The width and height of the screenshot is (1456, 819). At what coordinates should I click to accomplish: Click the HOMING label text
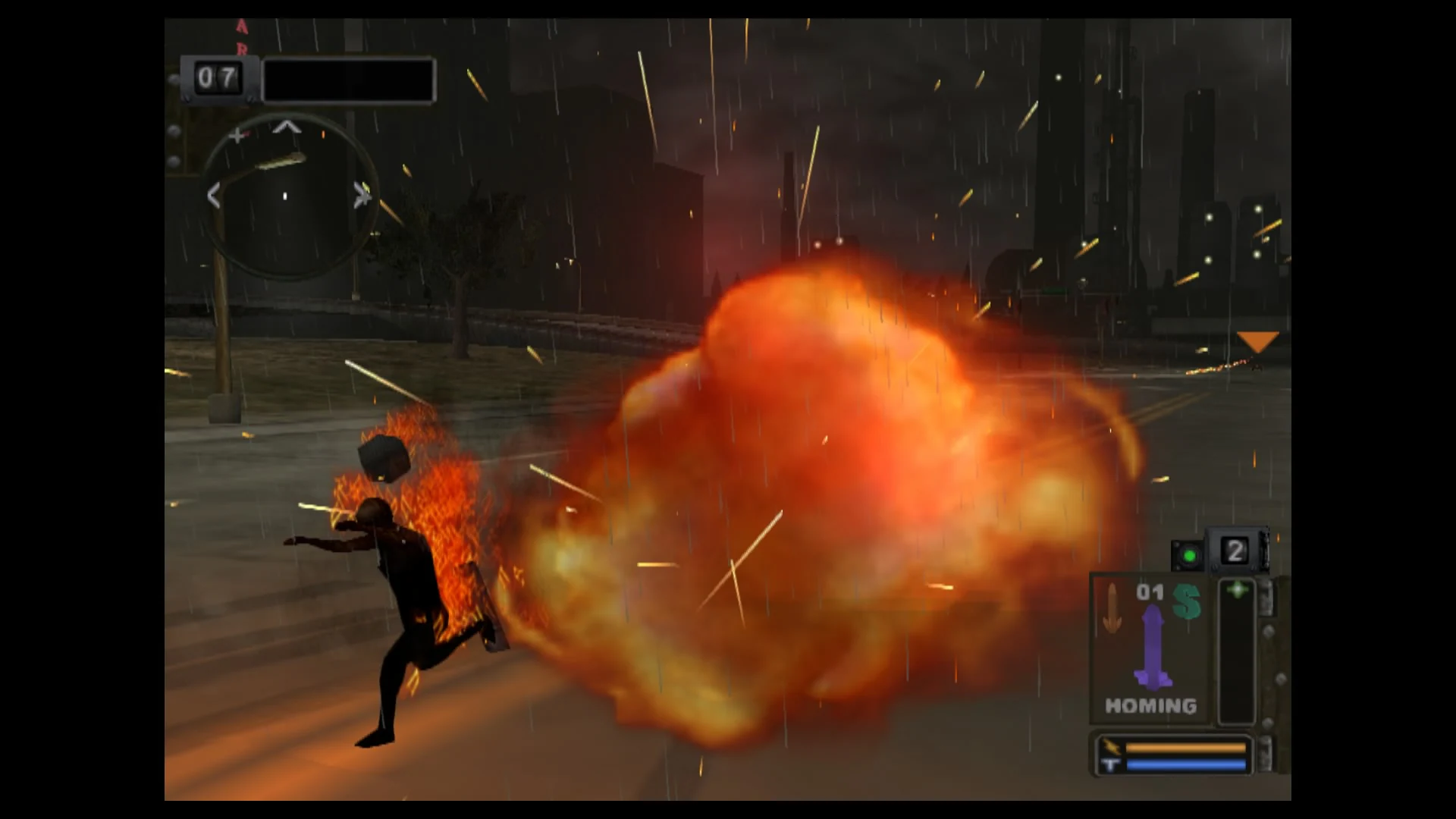click(1150, 705)
